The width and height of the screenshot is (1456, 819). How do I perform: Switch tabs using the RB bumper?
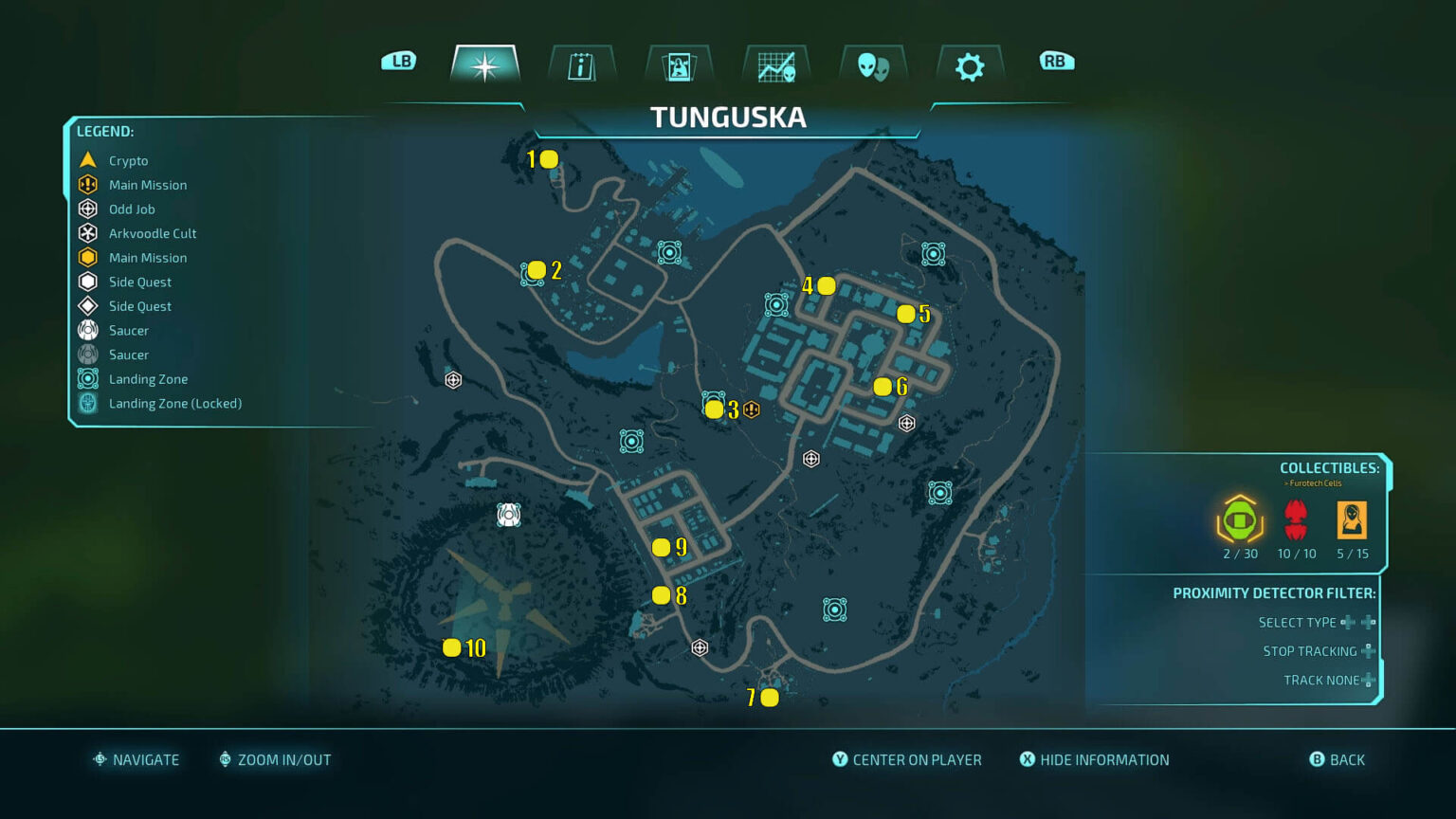pyautogui.click(x=1056, y=60)
